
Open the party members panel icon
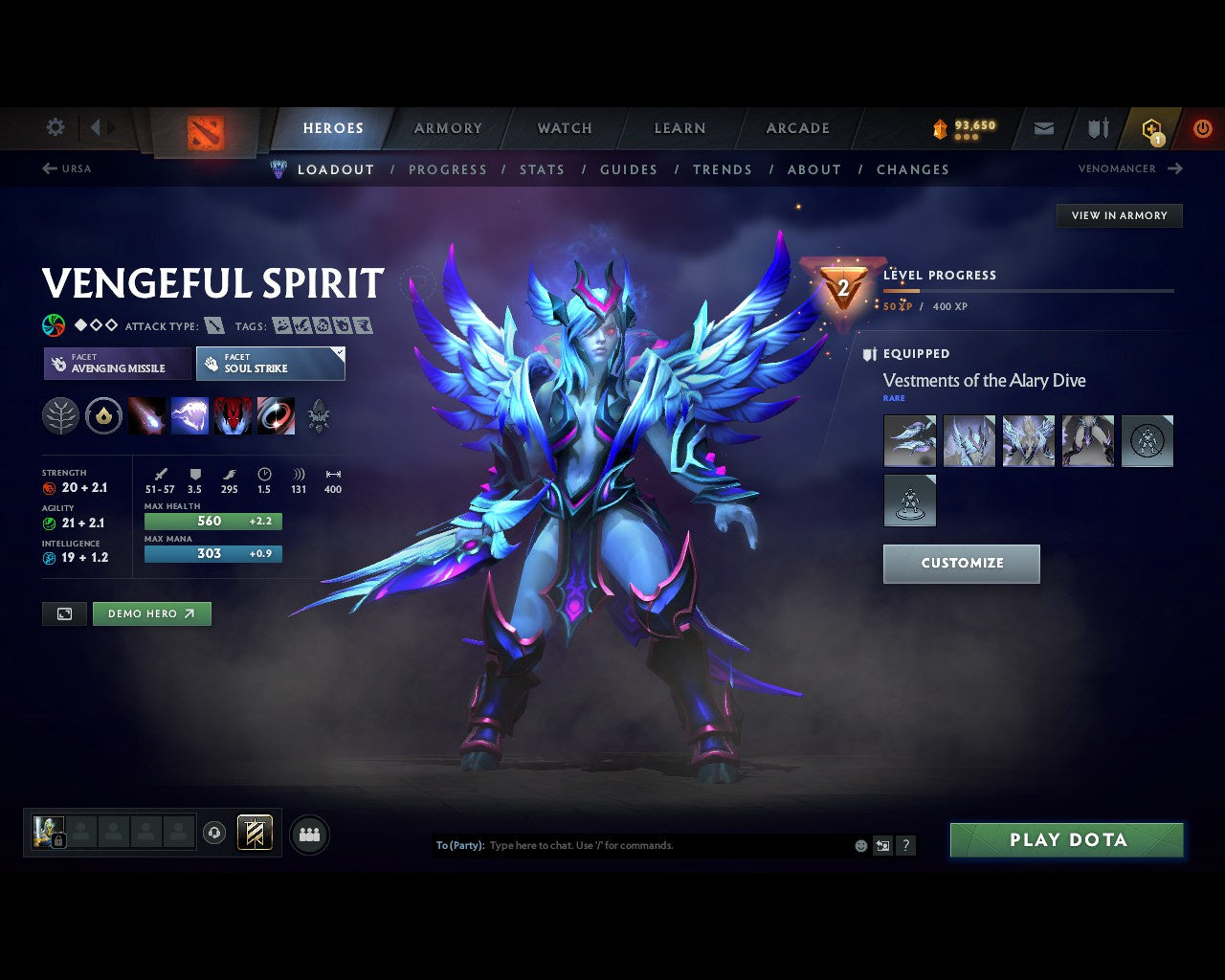308,834
